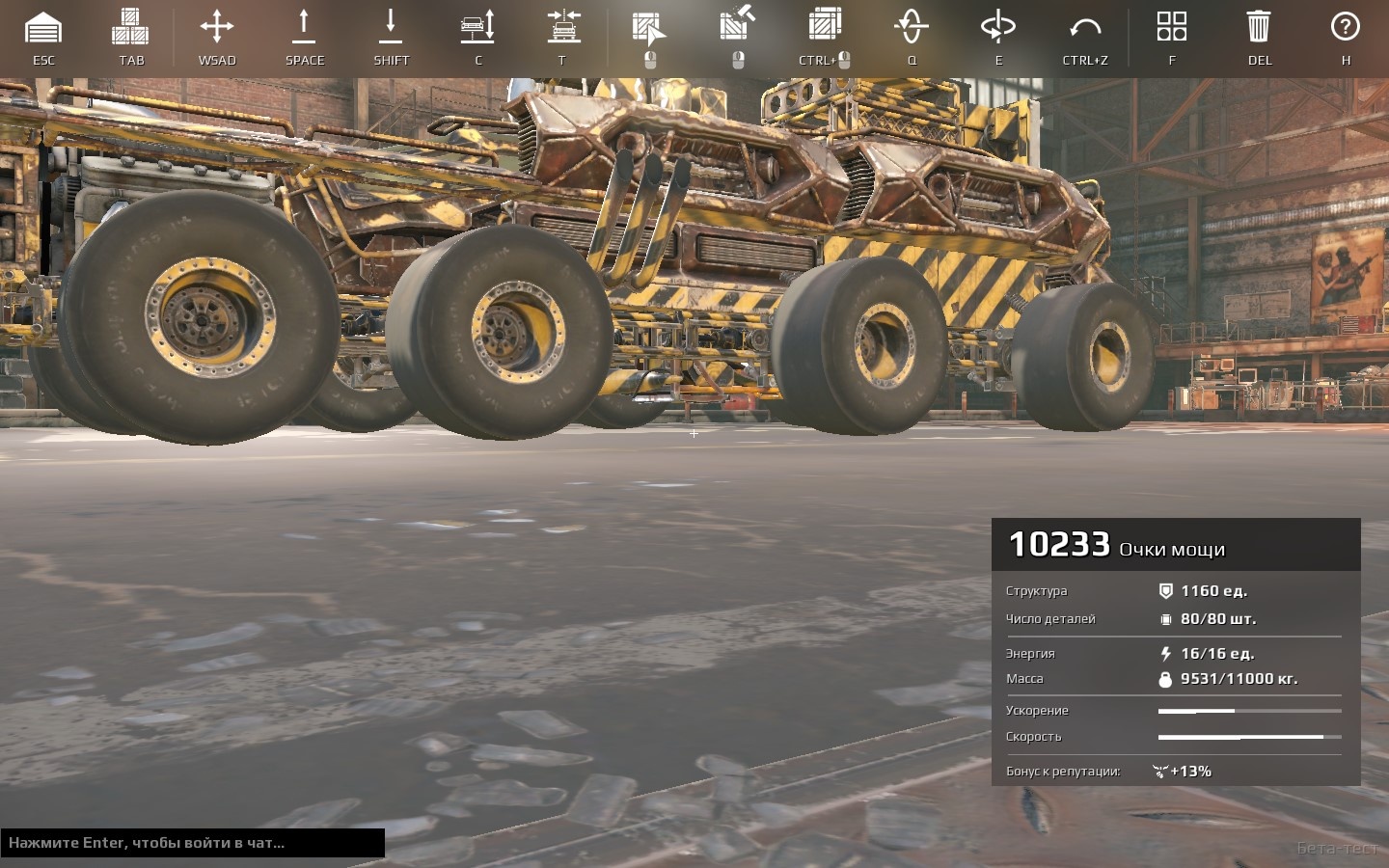Click the Скорость speed progress bar
This screenshot has width=1389, height=868.
tap(1249, 737)
